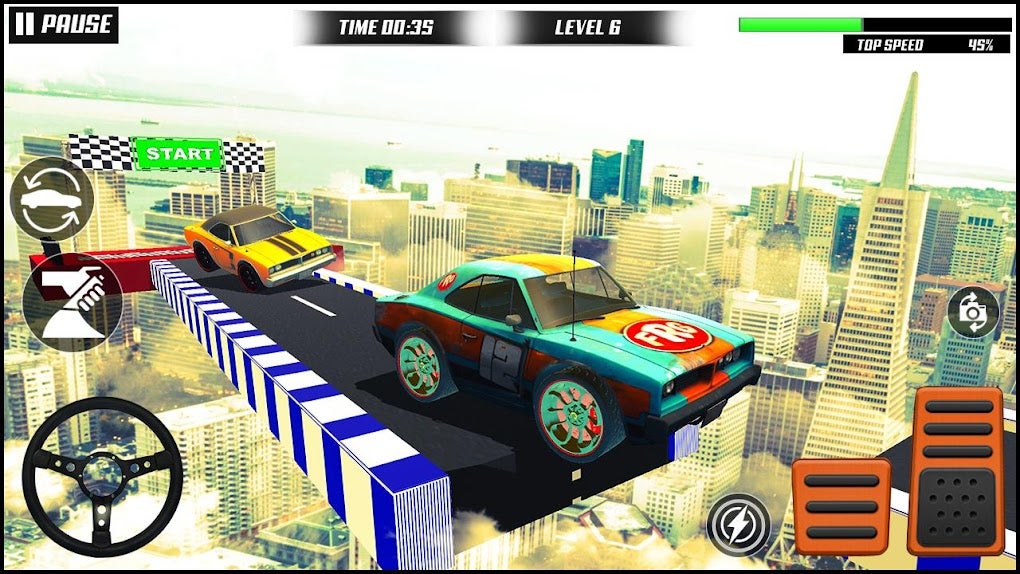Switch the camera view
1020x574 pixels.
pos(972,312)
